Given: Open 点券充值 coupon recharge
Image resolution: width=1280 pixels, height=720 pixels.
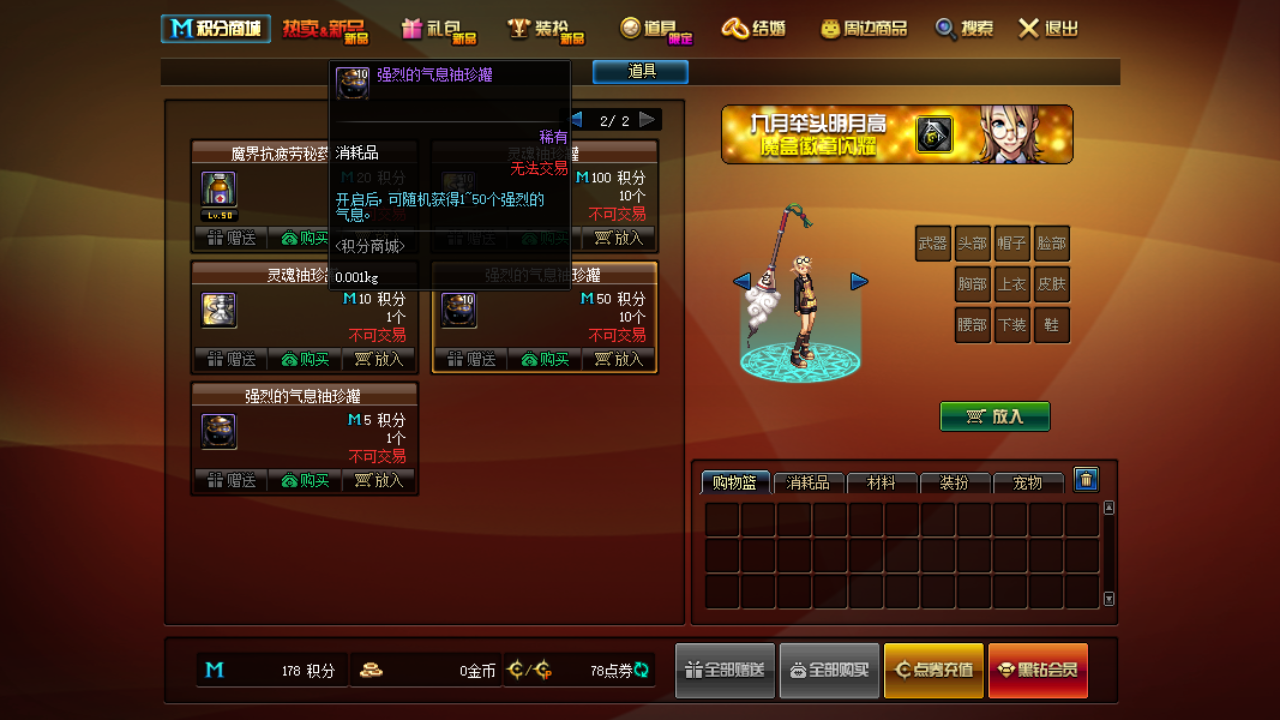Looking at the screenshot, I should pos(933,670).
